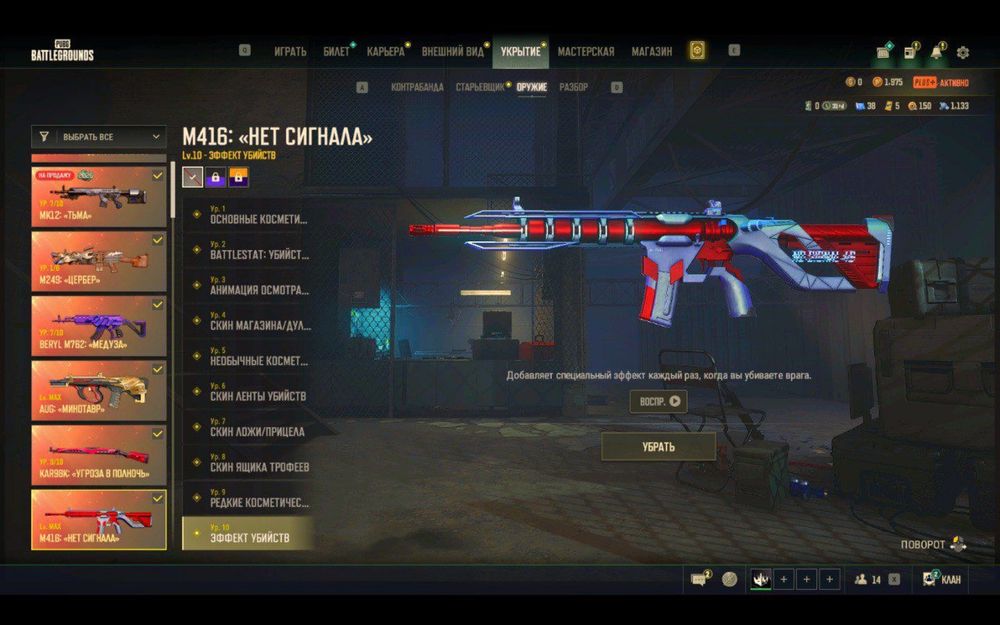Image resolution: width=1000 pixels, height=625 pixels.
Task: Open the ВНЕШНИЙ ВИД tab
Action: [453, 51]
